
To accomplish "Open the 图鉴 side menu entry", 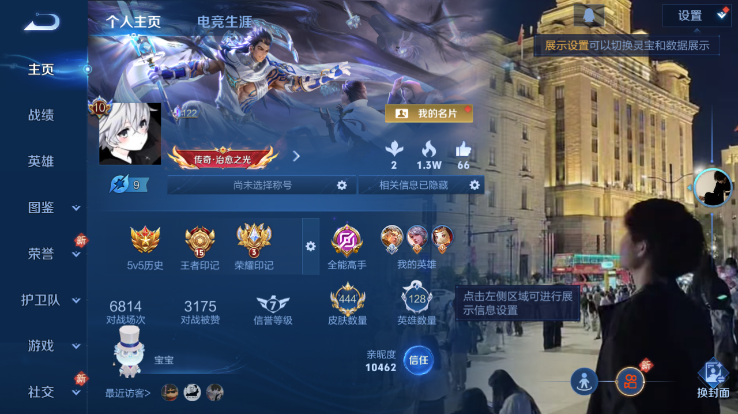I will point(41,207).
